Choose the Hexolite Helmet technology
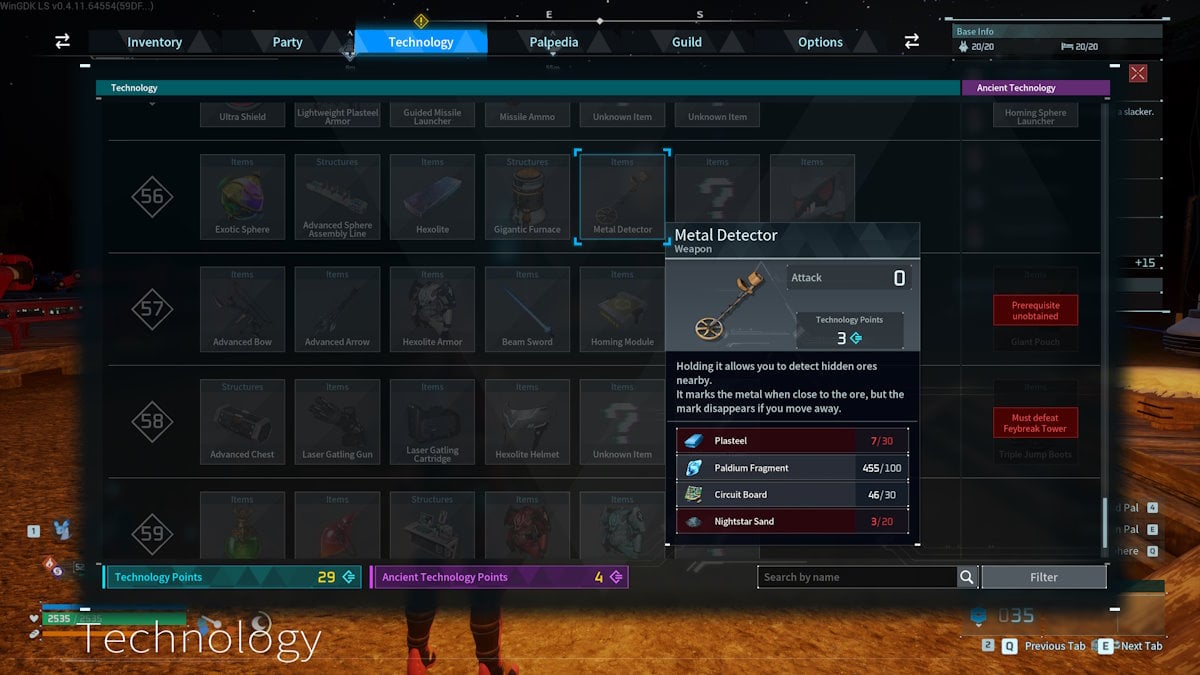 (527, 422)
